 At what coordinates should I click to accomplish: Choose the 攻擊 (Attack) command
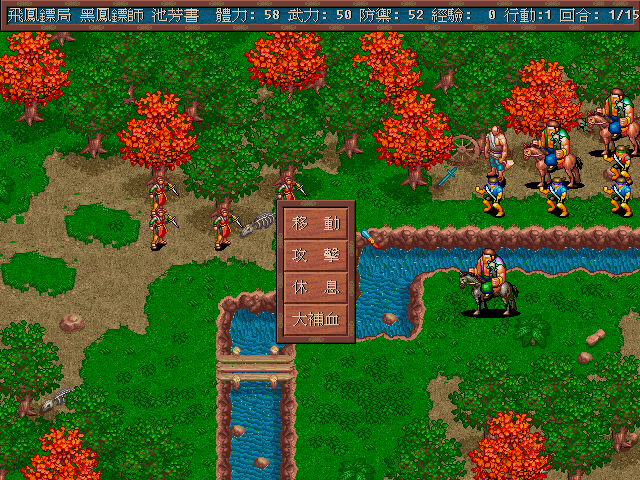(315, 255)
